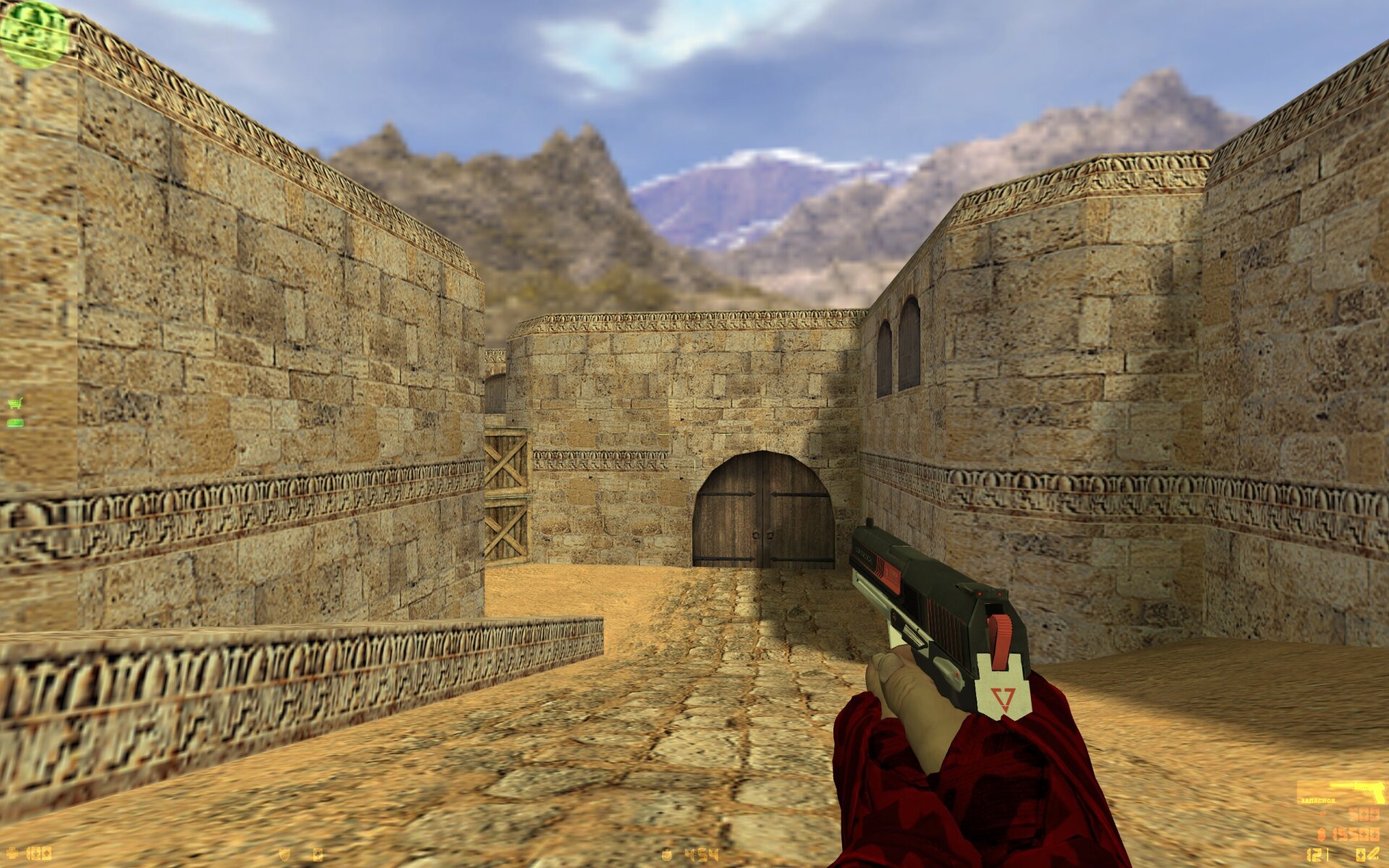Click the green radar in the corner
1389x868 pixels.
(x=33, y=34)
